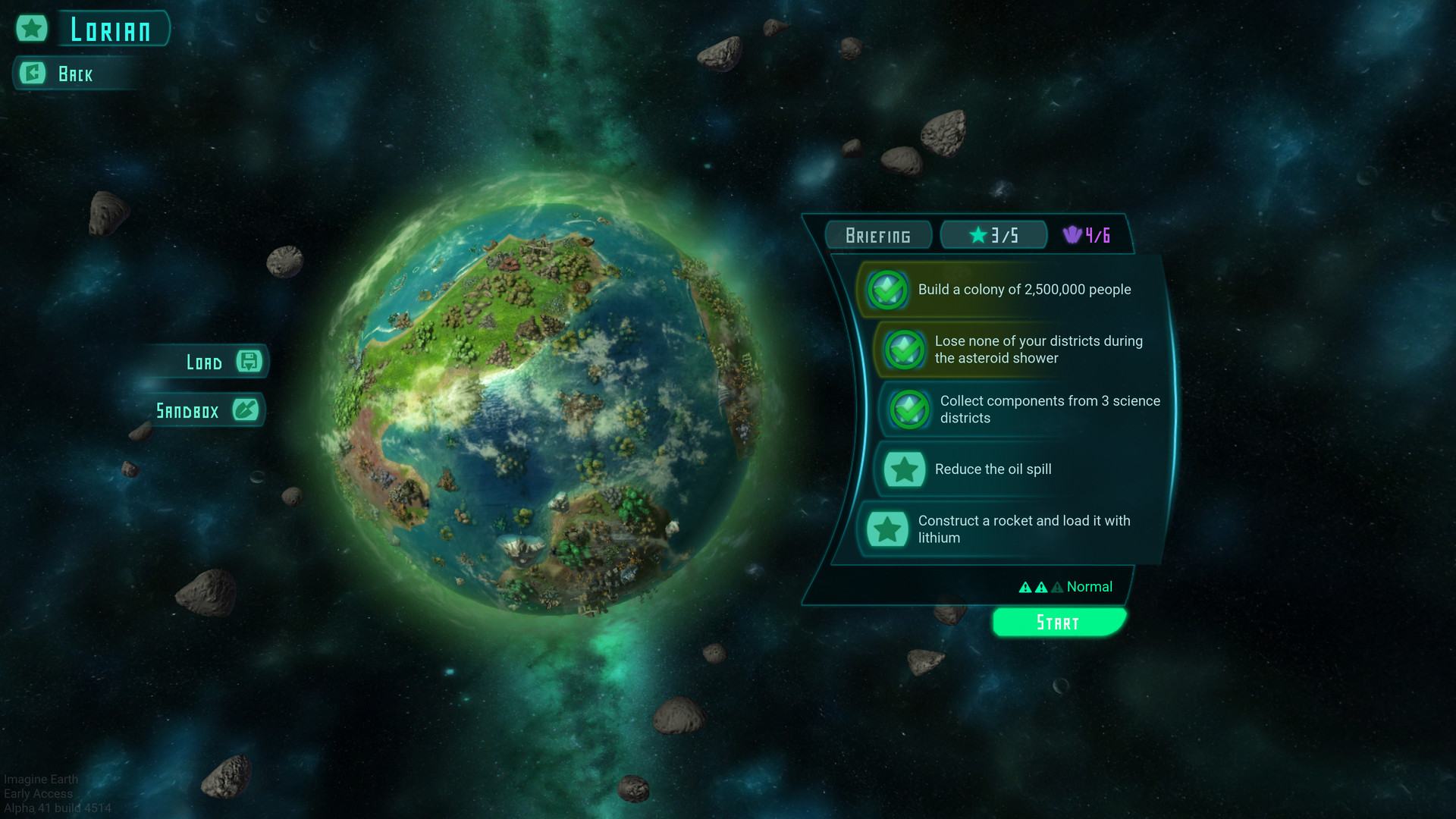
Task: Switch to the Briefing tab
Action: point(878,236)
